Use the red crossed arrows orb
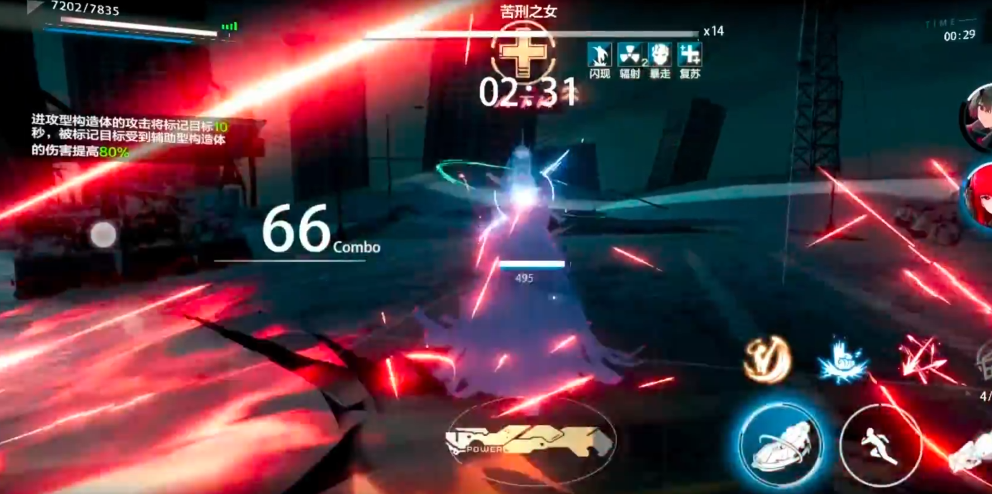 click(916, 361)
